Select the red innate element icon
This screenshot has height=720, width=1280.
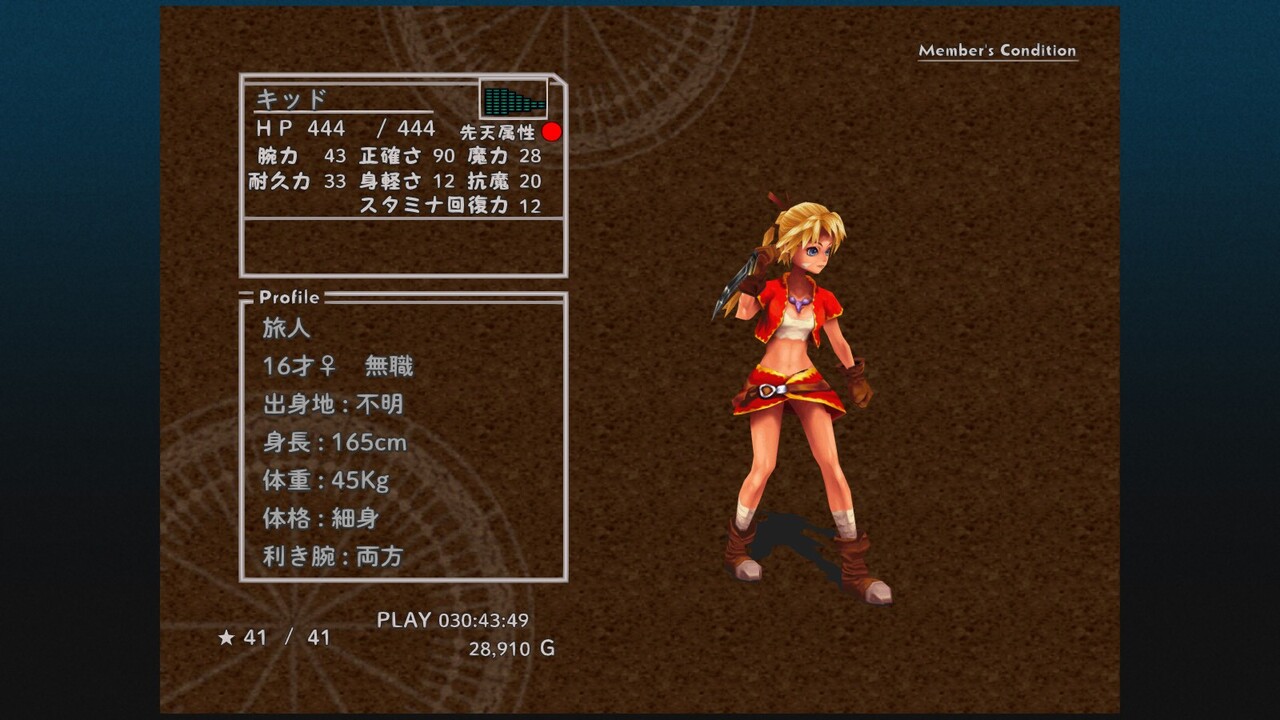click(x=552, y=132)
